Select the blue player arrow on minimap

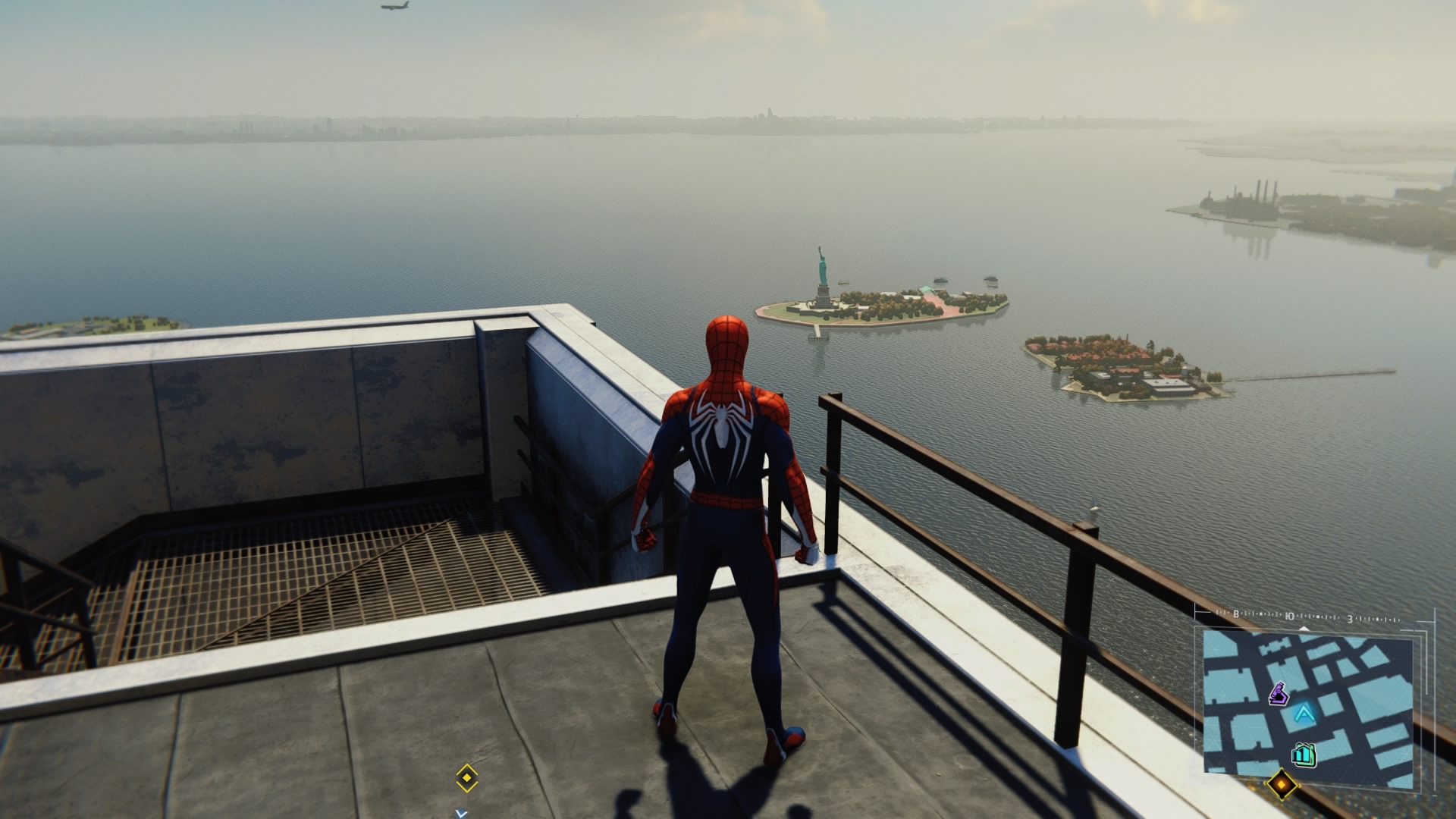tap(1304, 714)
